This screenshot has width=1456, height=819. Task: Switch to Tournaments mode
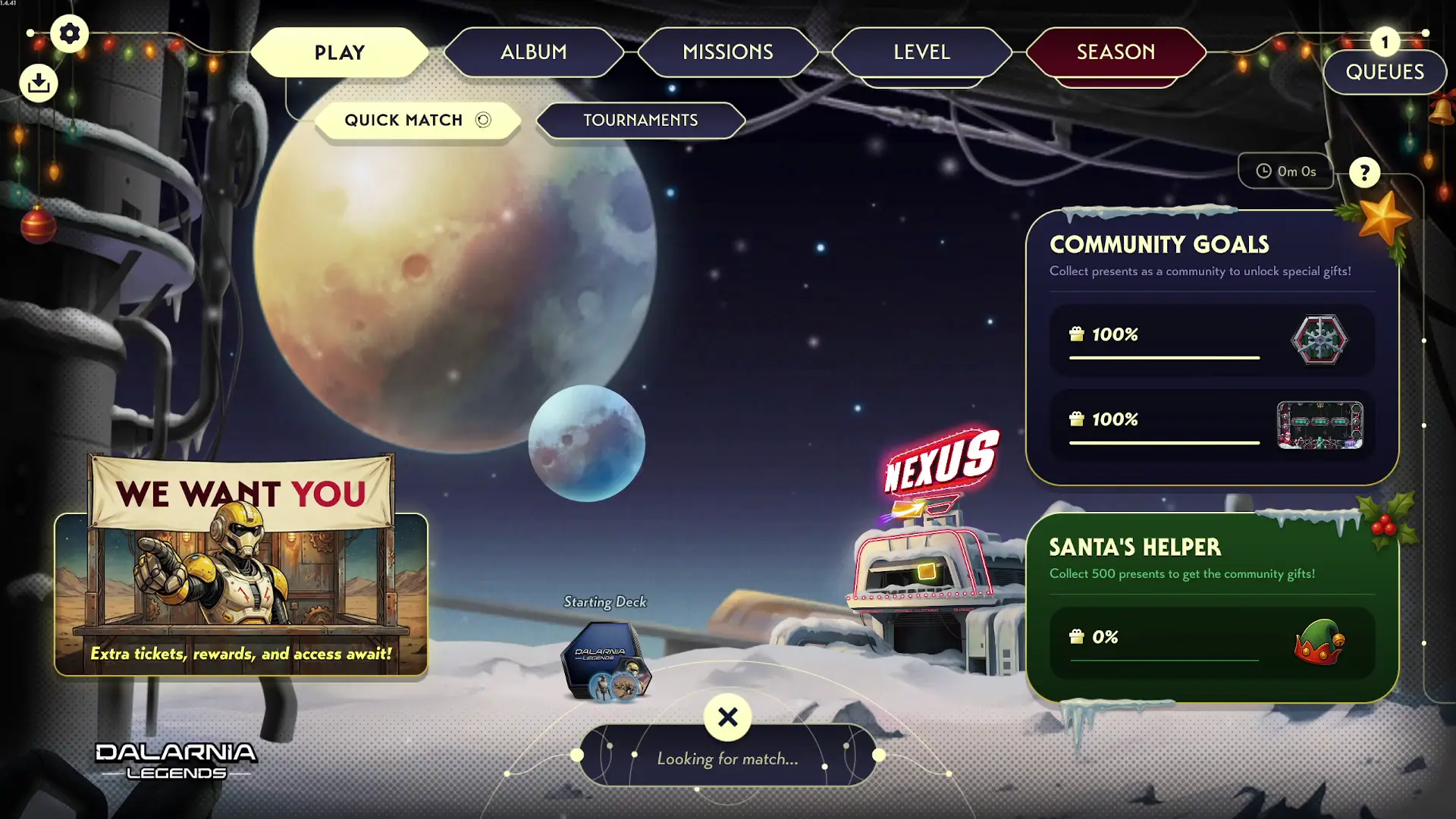click(x=641, y=120)
